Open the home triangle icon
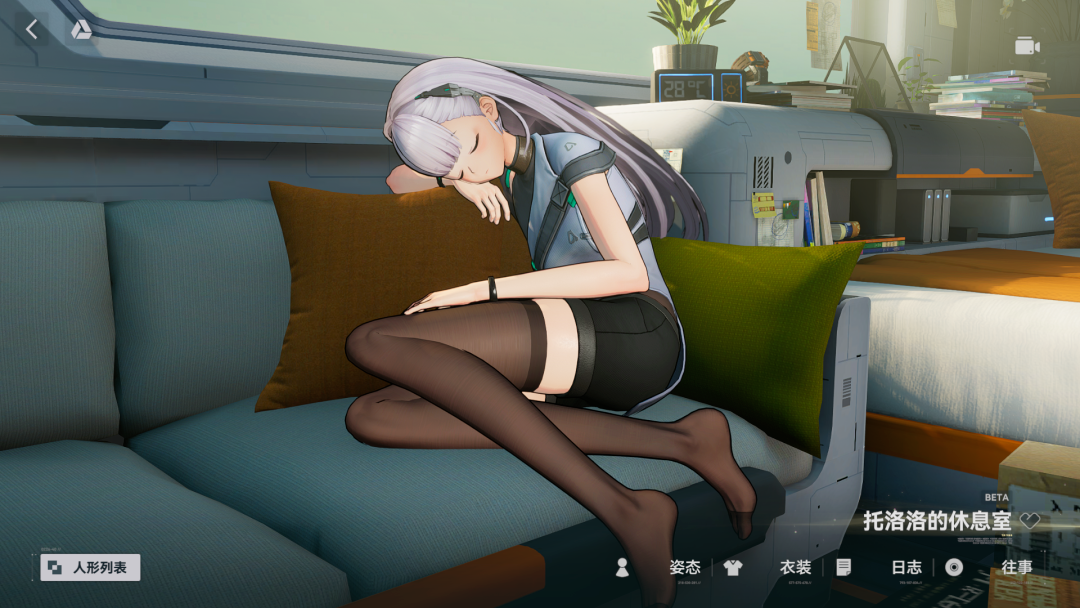This screenshot has height=608, width=1080. point(81,30)
